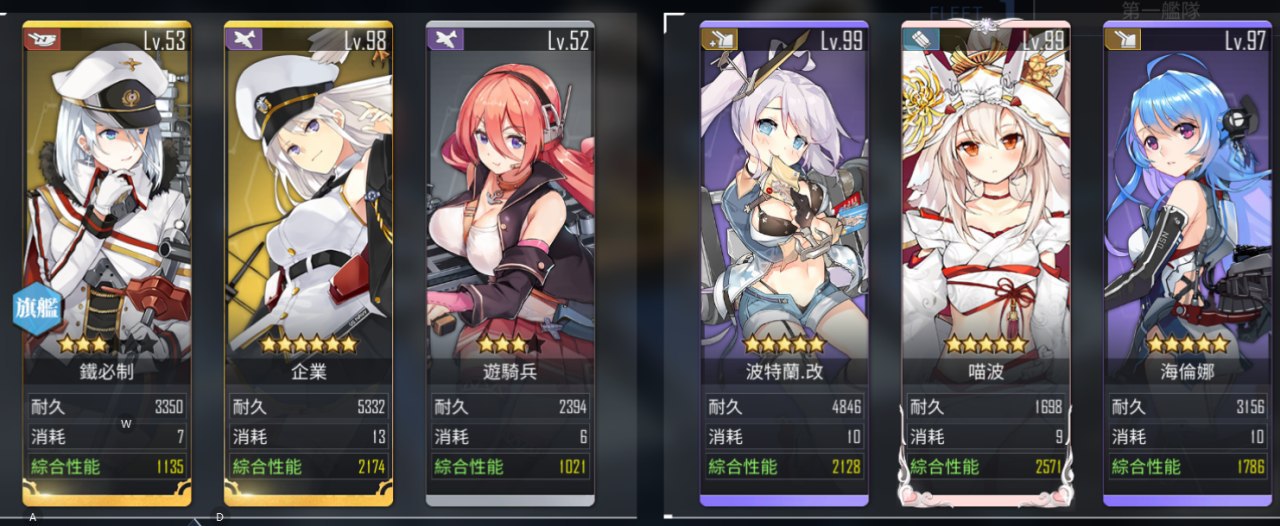This screenshot has width=1280, height=526.
Task: Pick the 遊騎兵 ship card
Action: point(510,260)
